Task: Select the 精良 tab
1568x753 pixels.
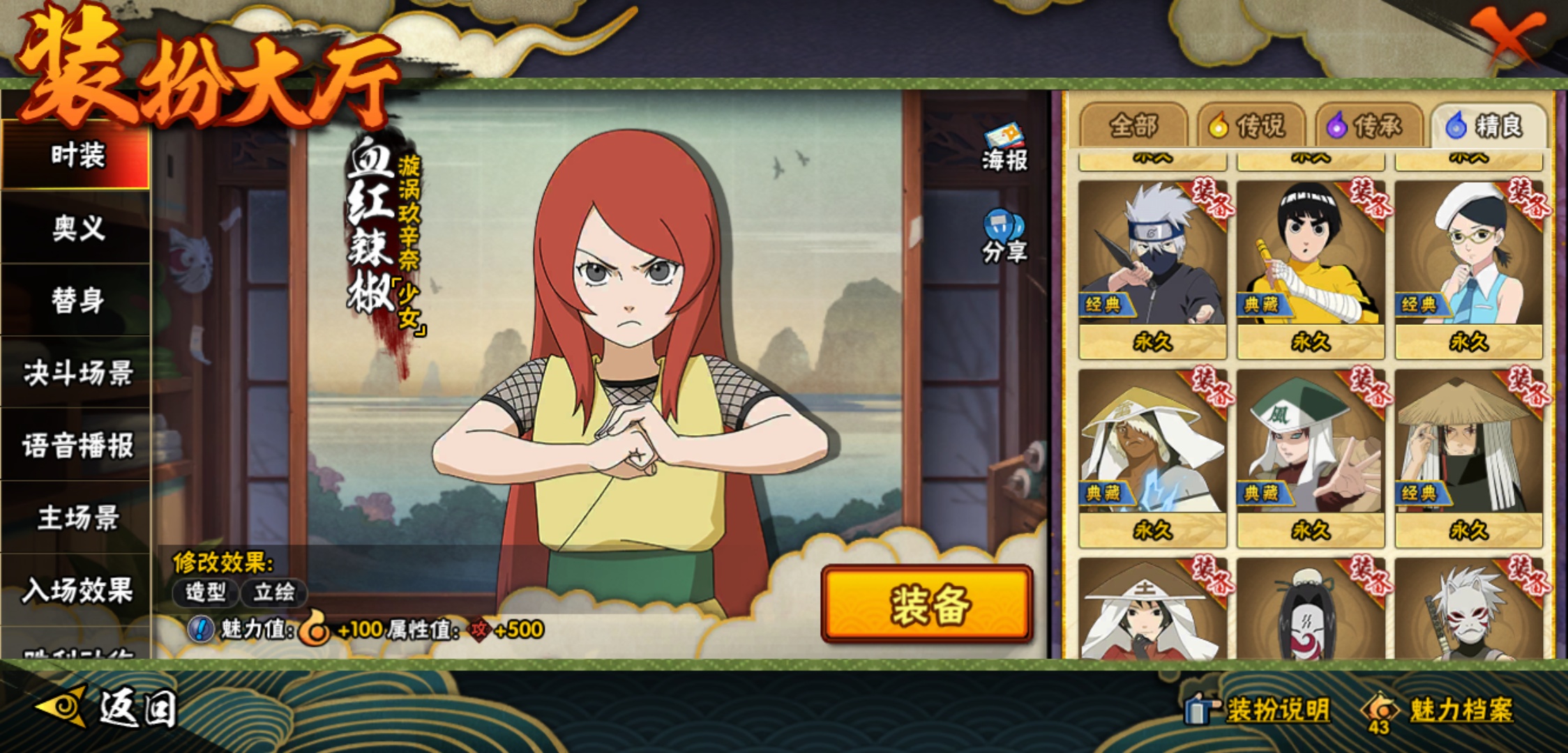Action: coord(1488,126)
